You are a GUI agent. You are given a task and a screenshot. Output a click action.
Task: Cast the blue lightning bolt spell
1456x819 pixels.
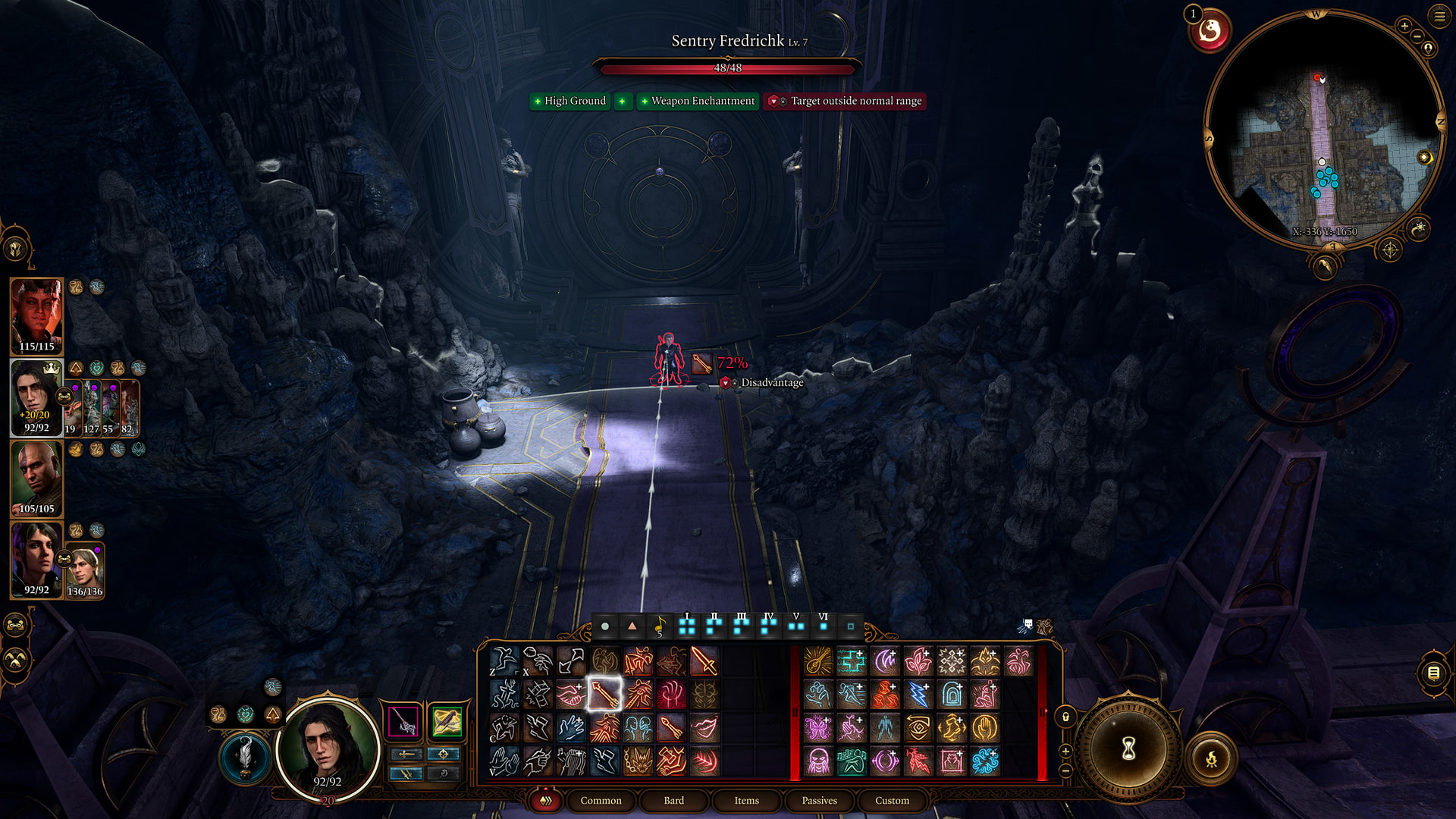918,694
